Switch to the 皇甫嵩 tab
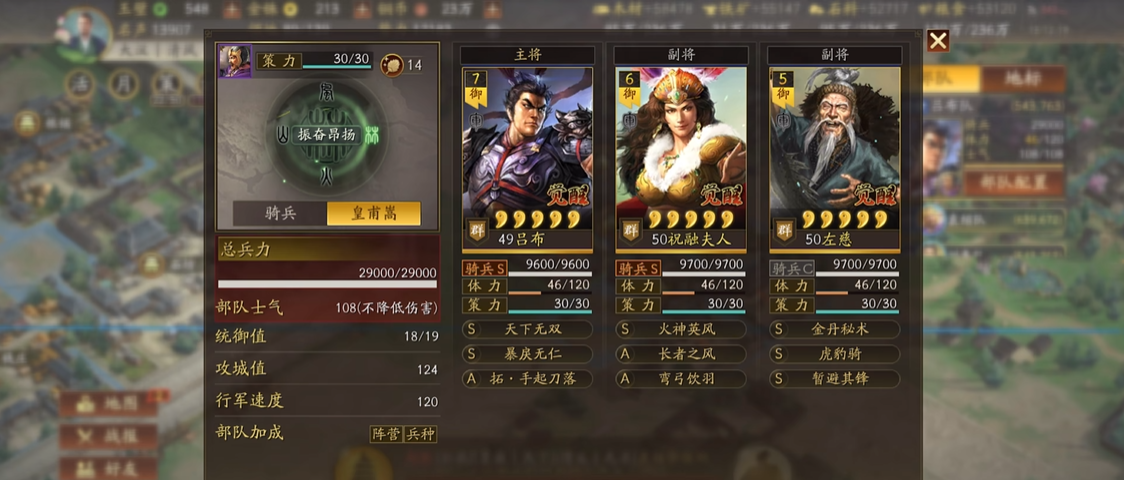The image size is (1124, 480). pos(374,214)
